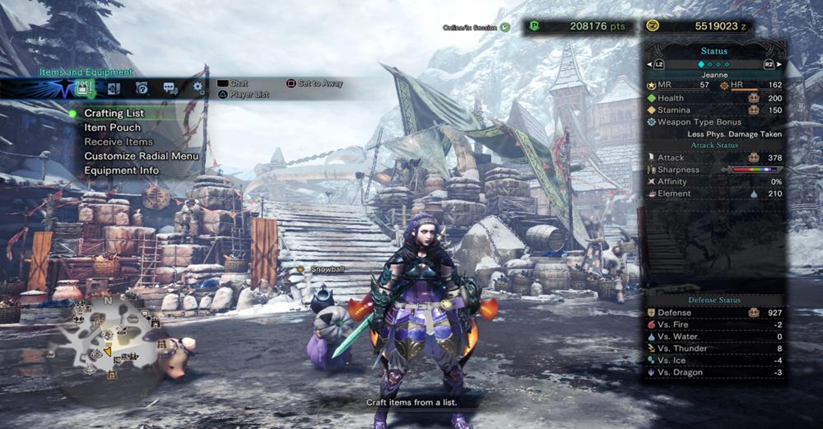
Task: Open Customize Radial Menu
Action: click(141, 156)
